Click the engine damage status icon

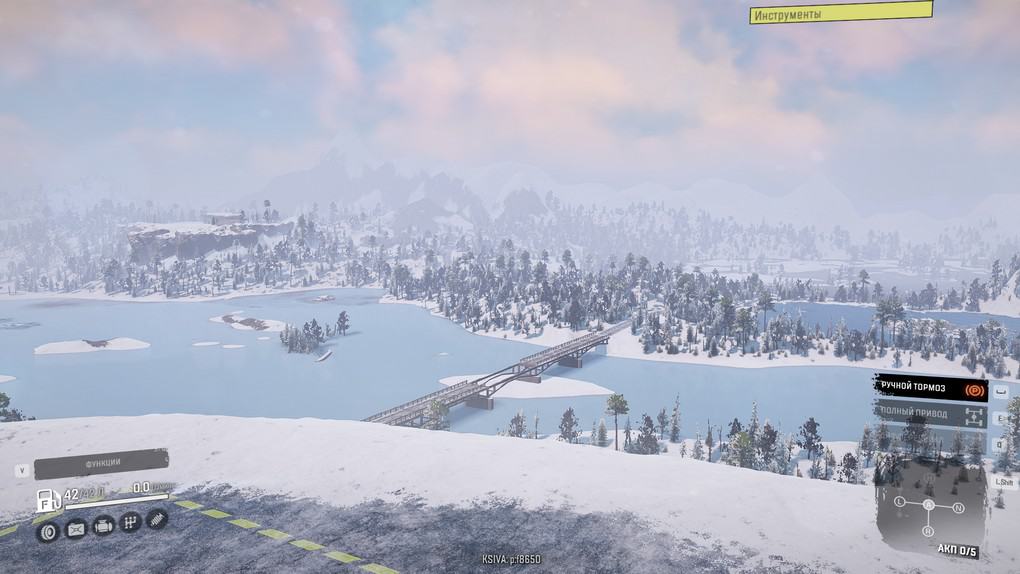[102, 525]
